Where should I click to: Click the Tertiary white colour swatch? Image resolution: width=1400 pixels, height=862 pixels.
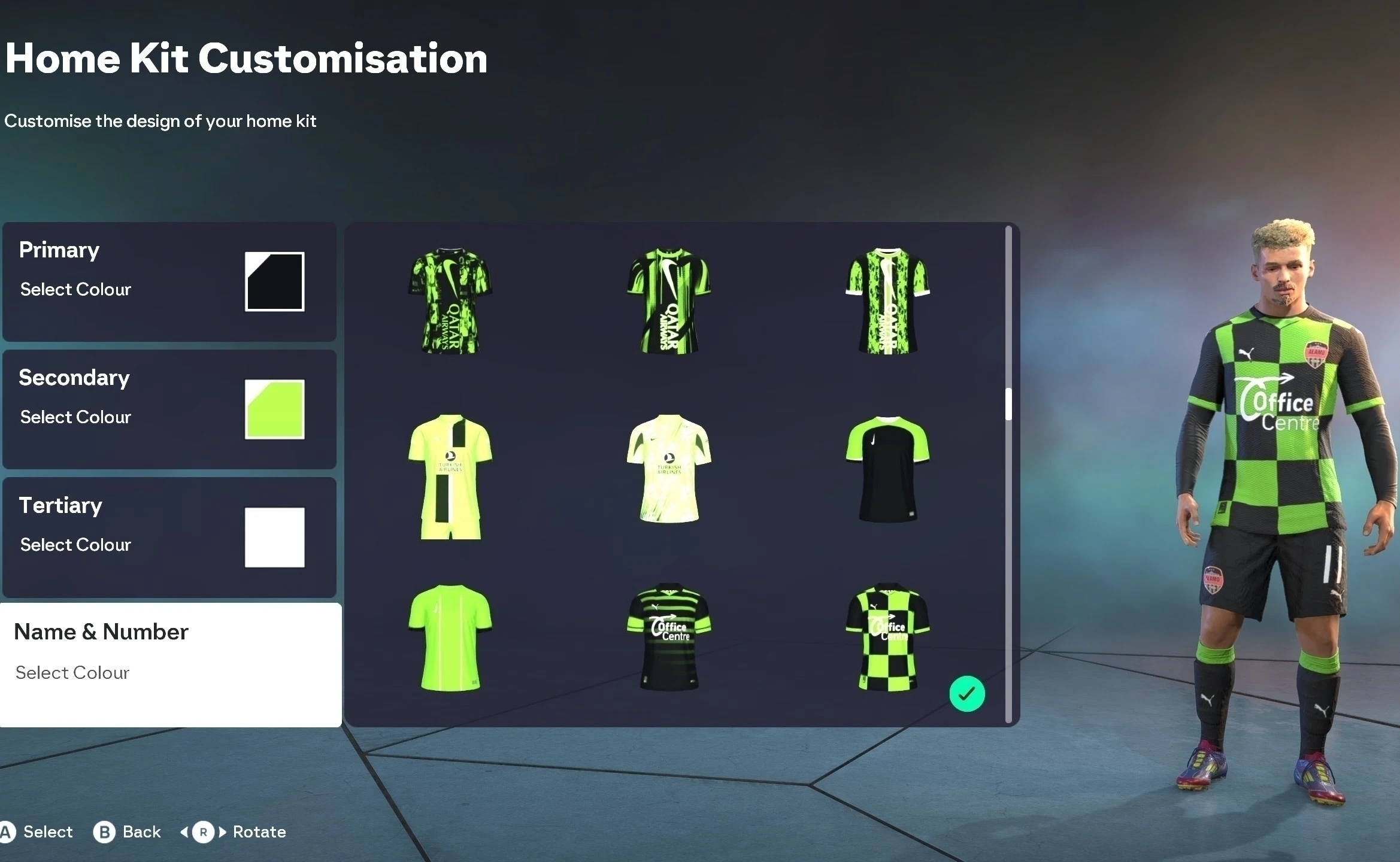(274, 536)
